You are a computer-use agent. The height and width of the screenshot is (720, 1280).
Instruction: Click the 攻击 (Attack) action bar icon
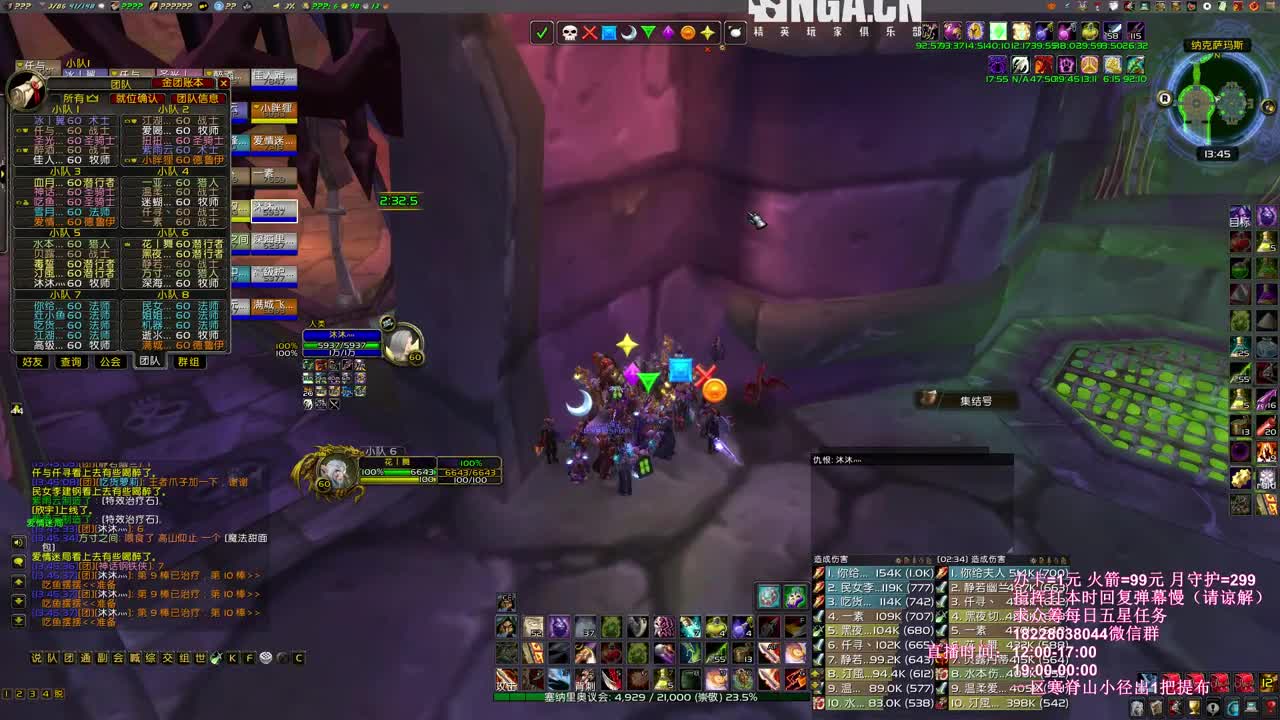[505, 678]
